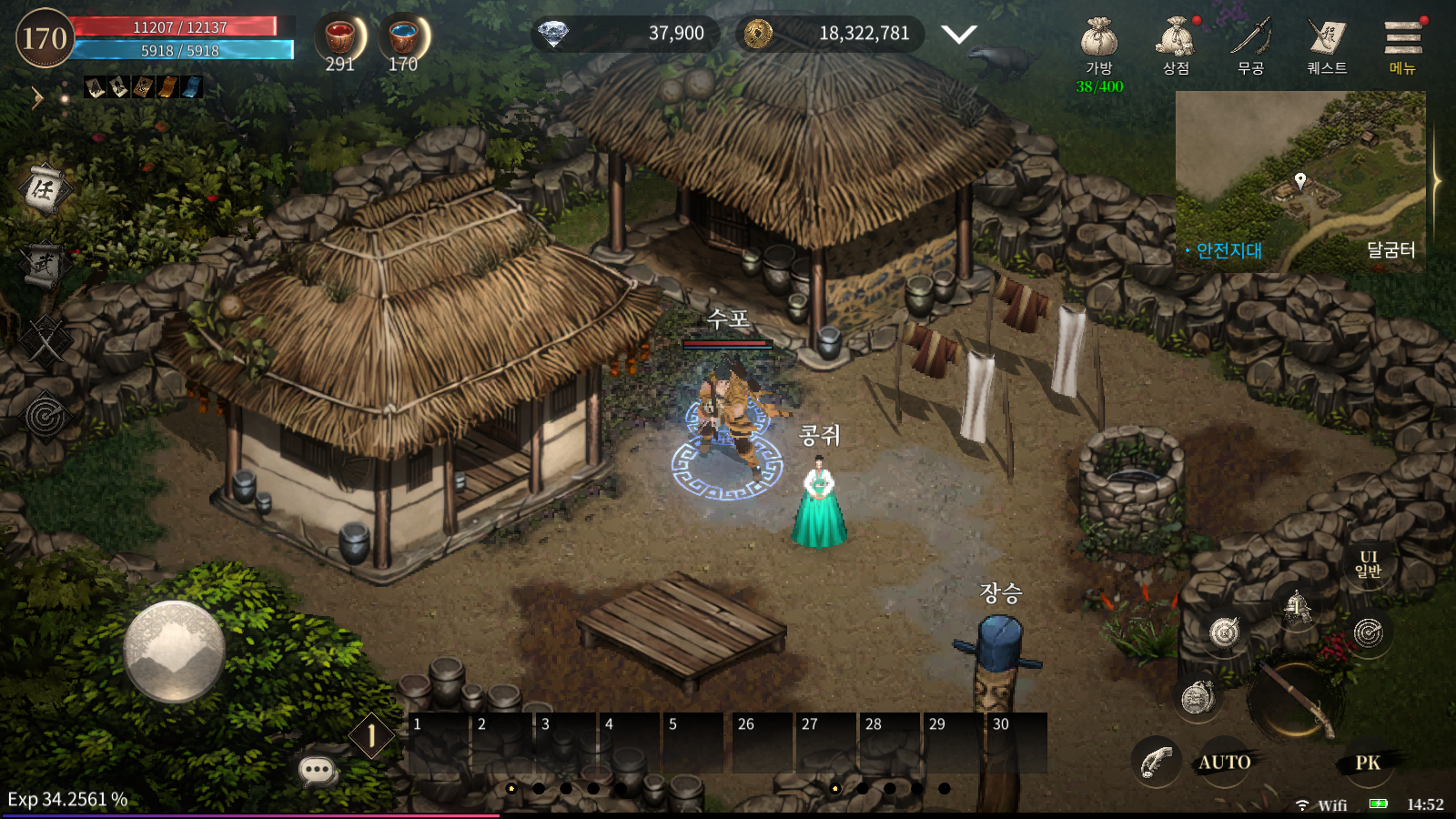Image resolution: width=1456 pixels, height=819 pixels.
Task: Tap the hand pickup button
Action: pyautogui.click(x=1156, y=761)
